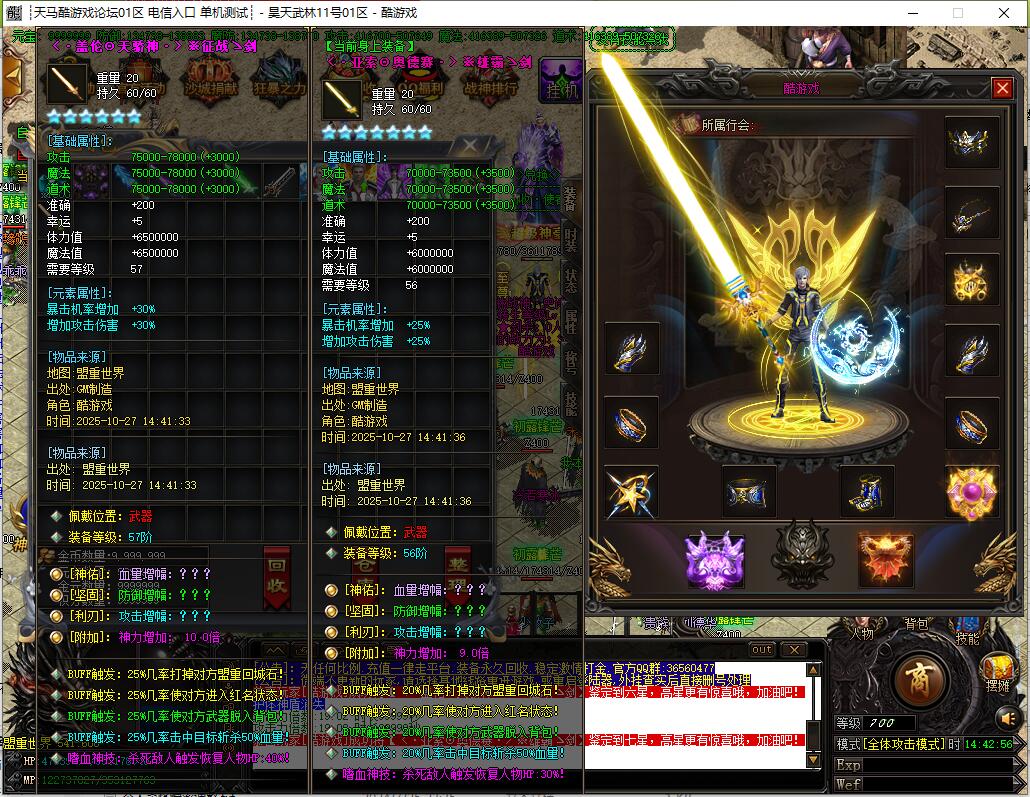Select the helmet equipment slot
1030x797 pixels.
point(971,142)
